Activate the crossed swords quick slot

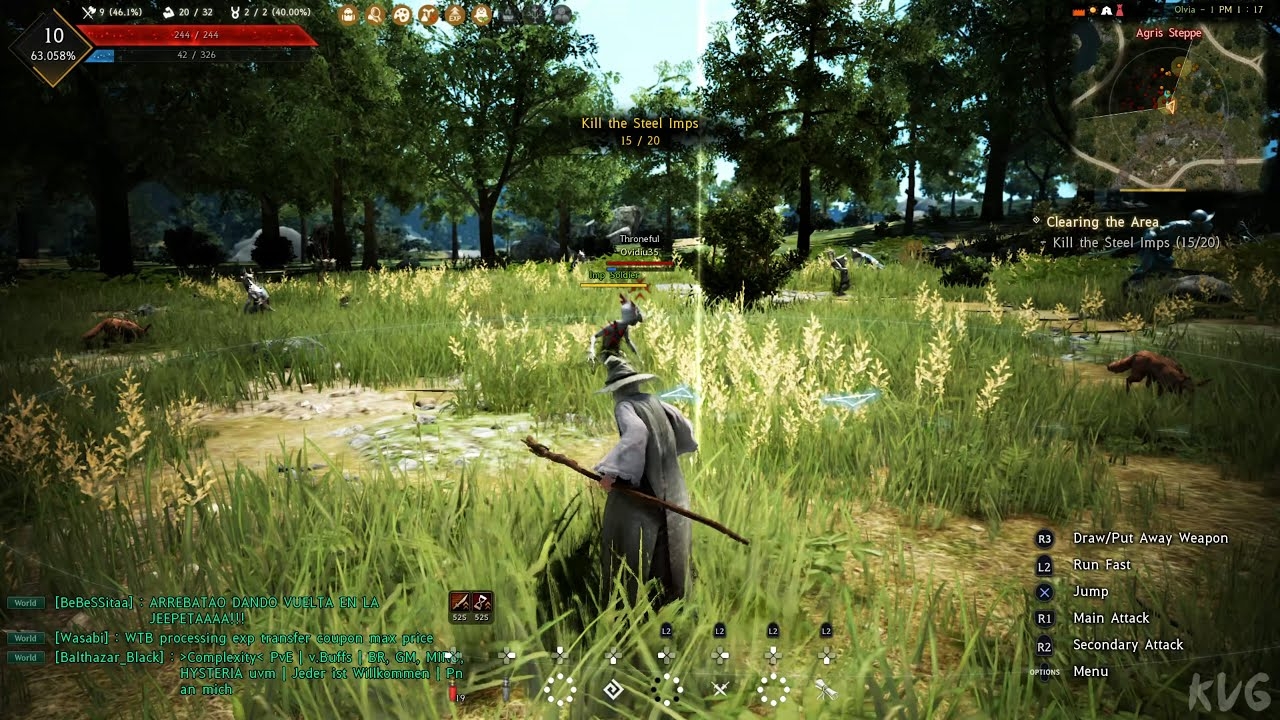(x=720, y=688)
